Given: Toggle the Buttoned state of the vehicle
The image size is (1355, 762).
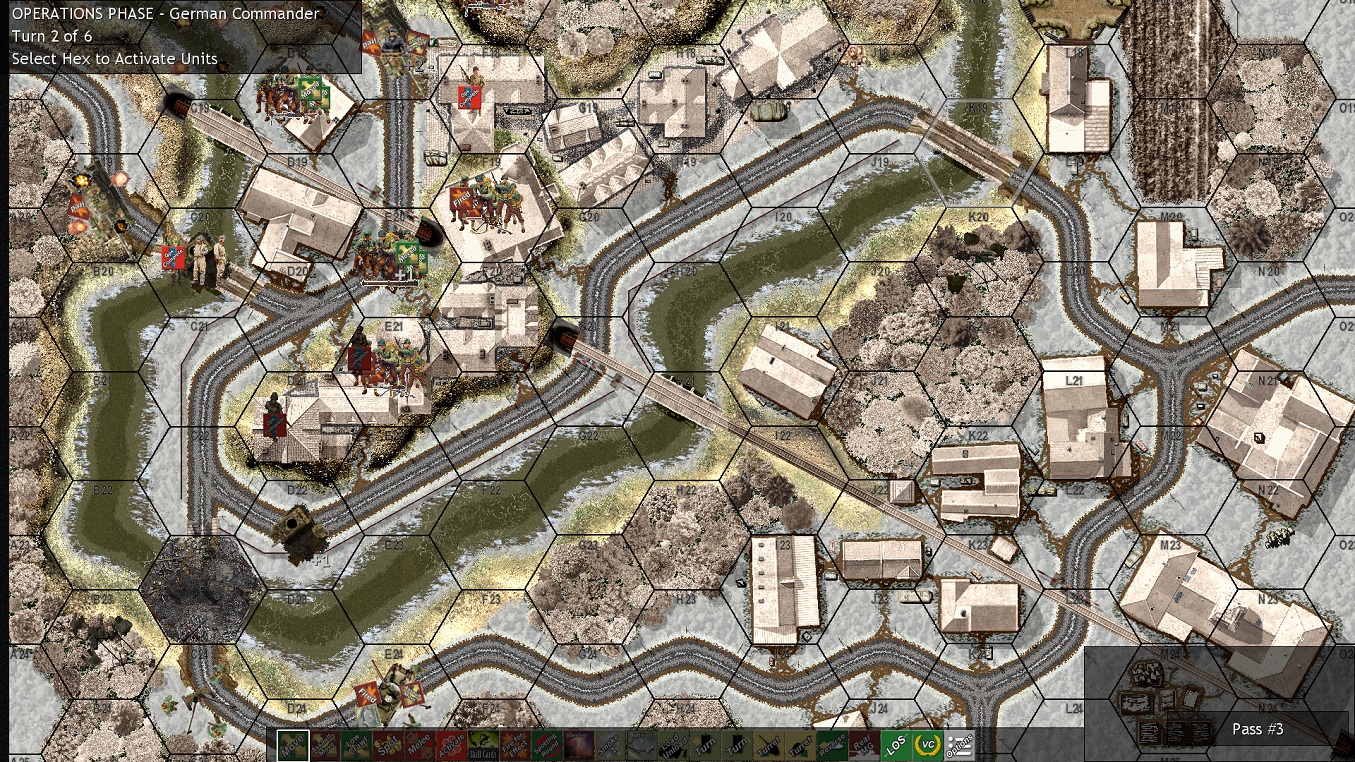Looking at the screenshot, I should (640, 745).
